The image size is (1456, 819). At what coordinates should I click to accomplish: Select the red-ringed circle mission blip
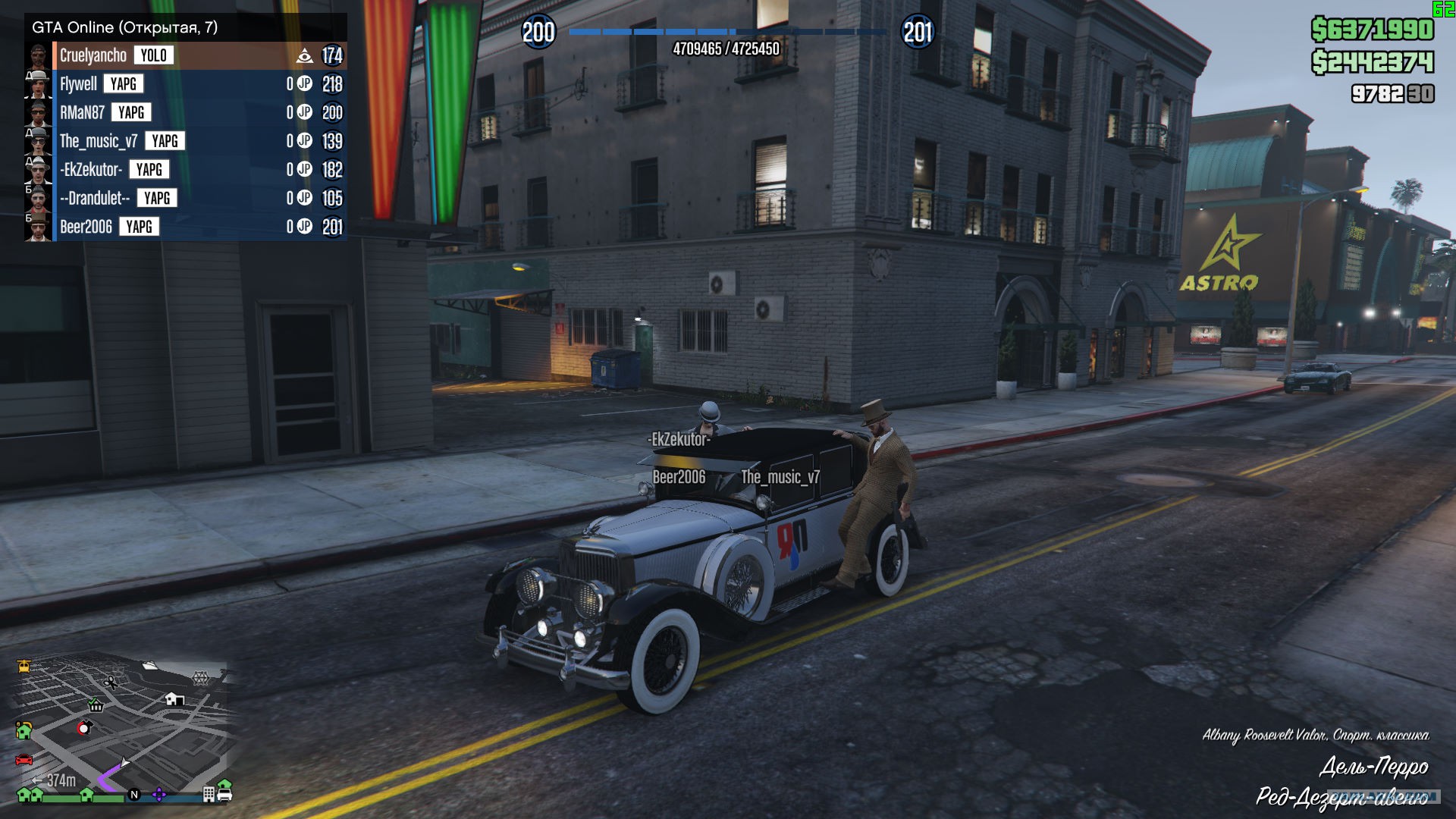pyautogui.click(x=84, y=728)
